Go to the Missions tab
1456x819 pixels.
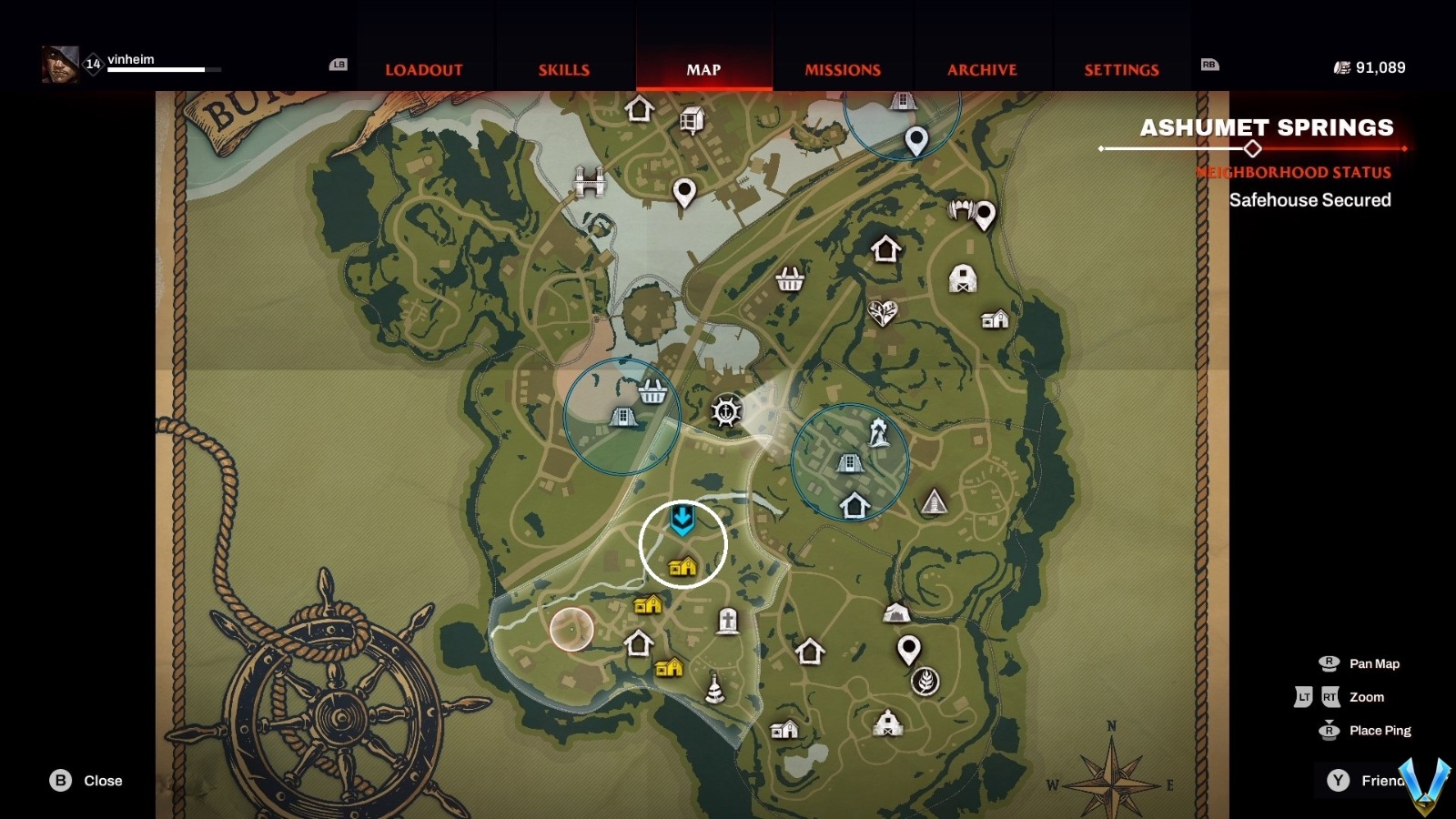(843, 70)
